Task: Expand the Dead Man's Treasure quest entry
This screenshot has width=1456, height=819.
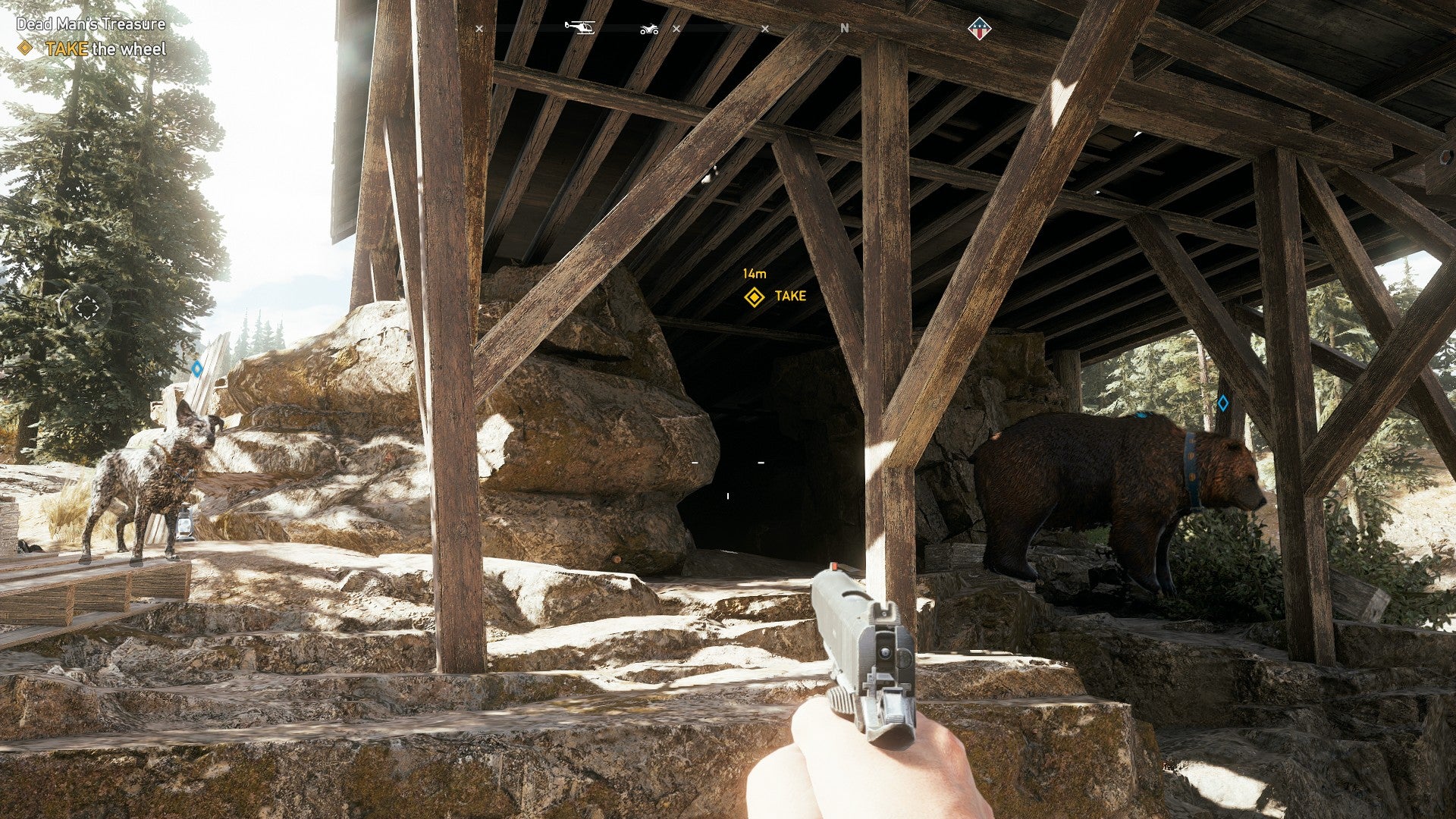Action: pos(91,23)
